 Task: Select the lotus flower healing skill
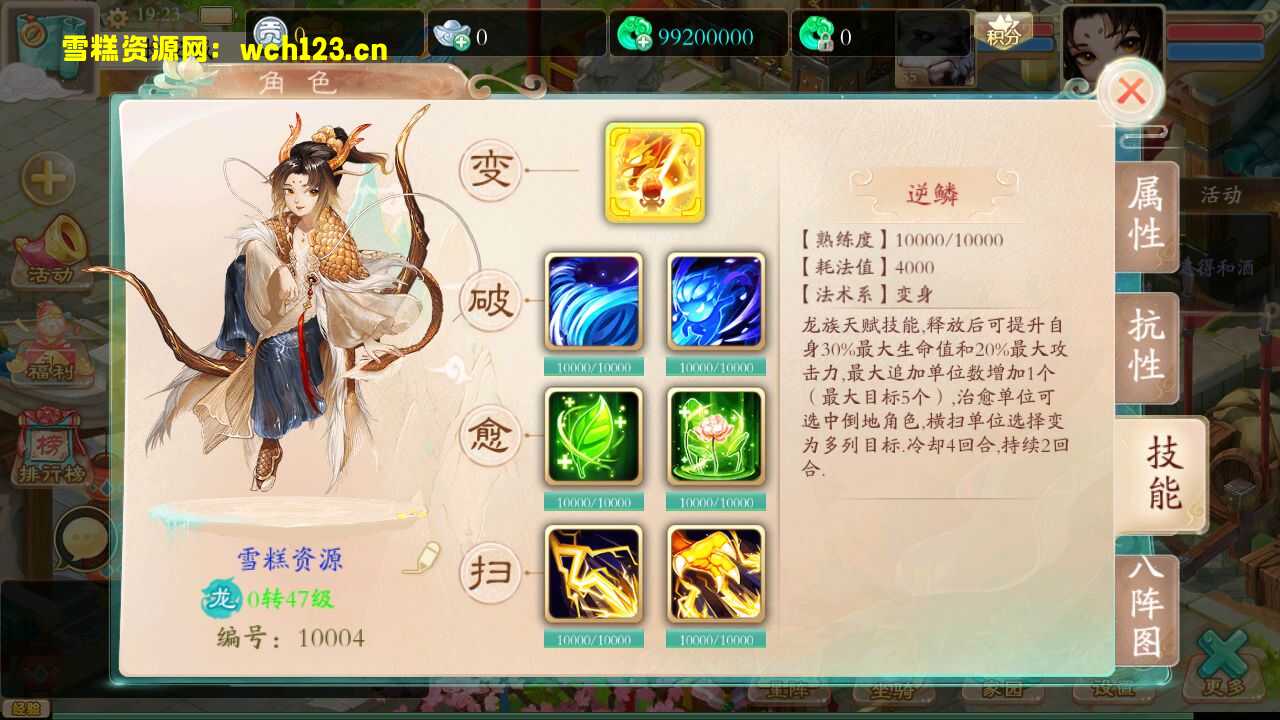tap(714, 436)
